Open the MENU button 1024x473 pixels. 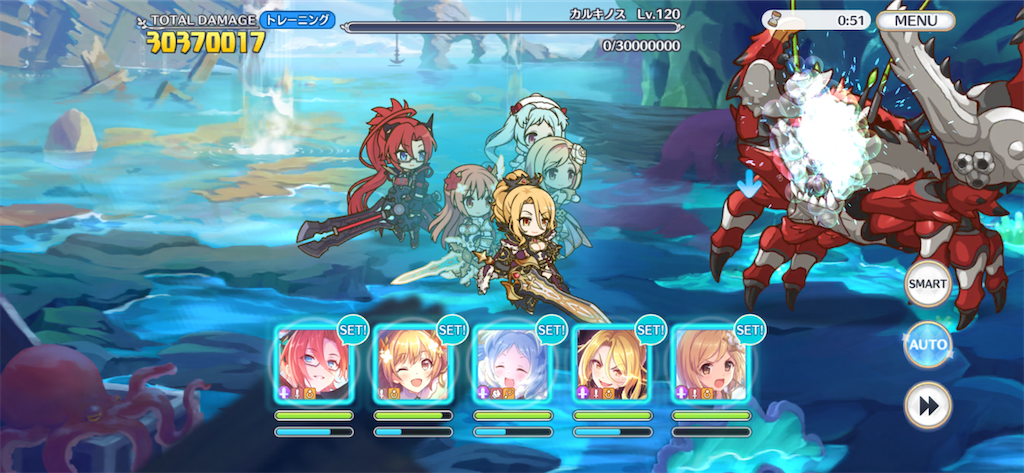pos(915,20)
